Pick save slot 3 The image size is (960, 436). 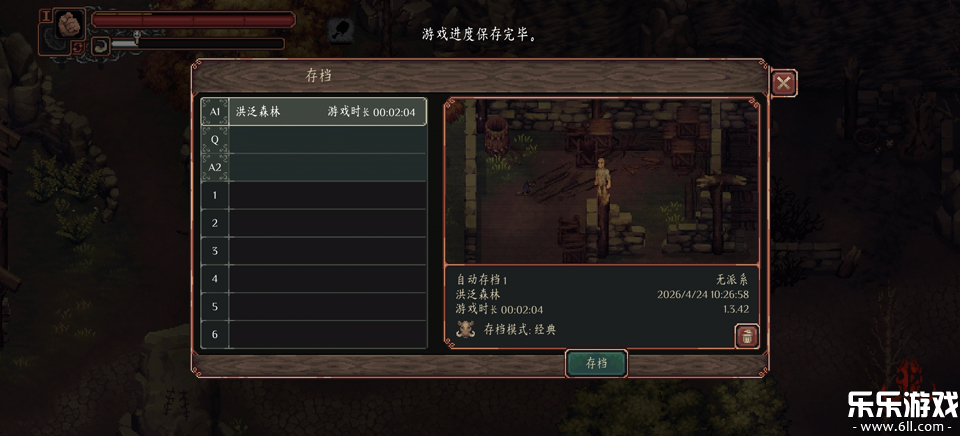click(315, 251)
